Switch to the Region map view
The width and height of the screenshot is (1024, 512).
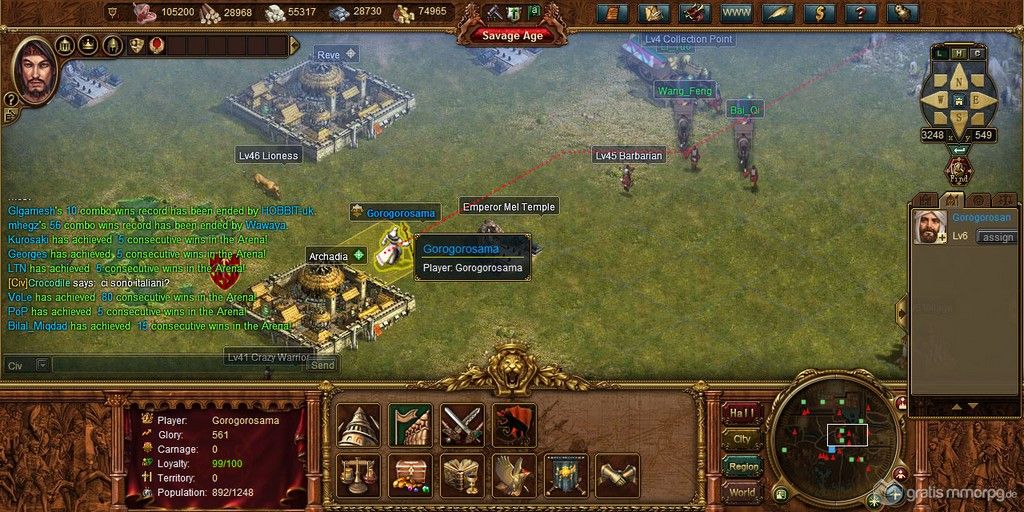tap(742, 466)
